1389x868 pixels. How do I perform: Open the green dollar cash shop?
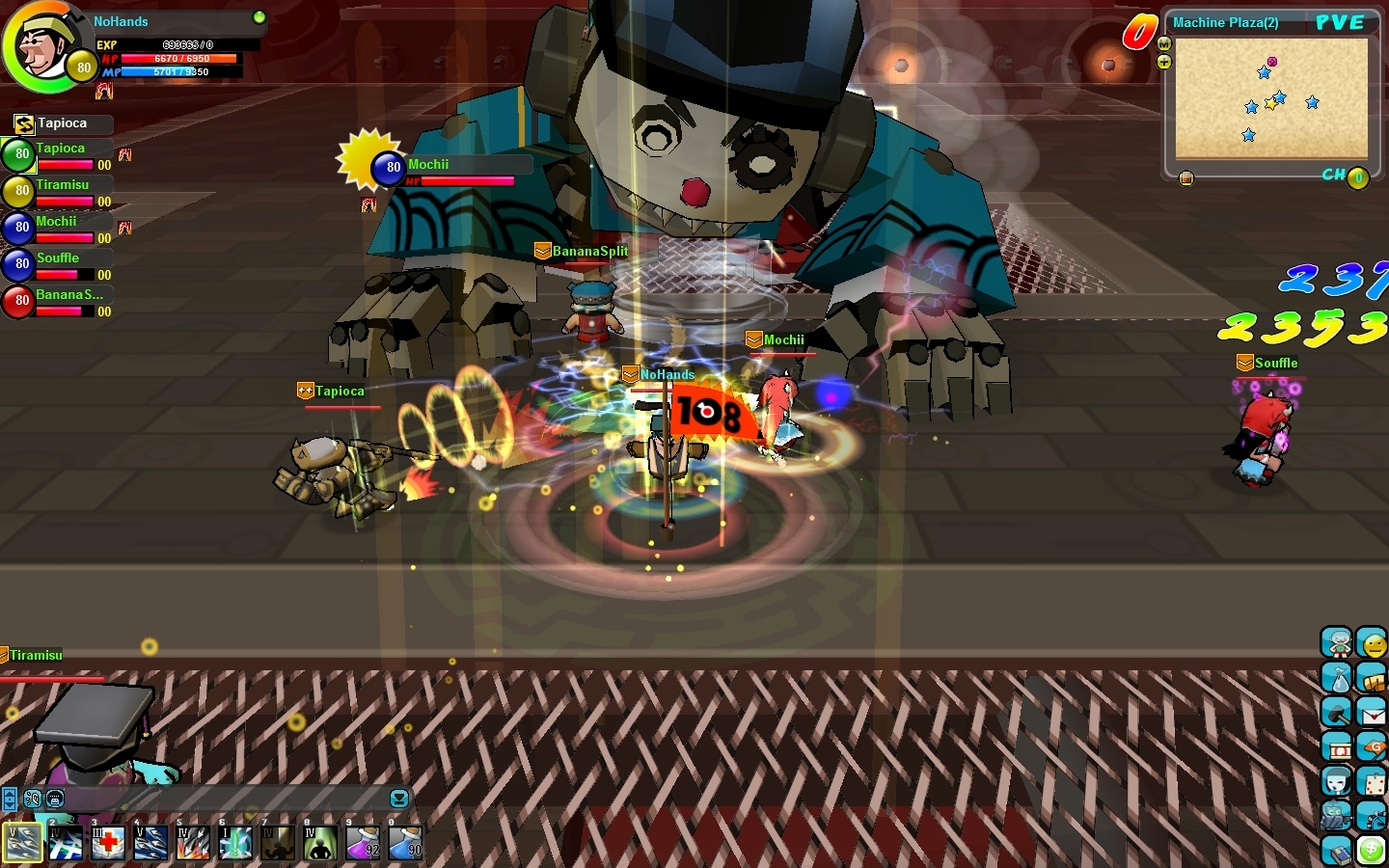1372,851
